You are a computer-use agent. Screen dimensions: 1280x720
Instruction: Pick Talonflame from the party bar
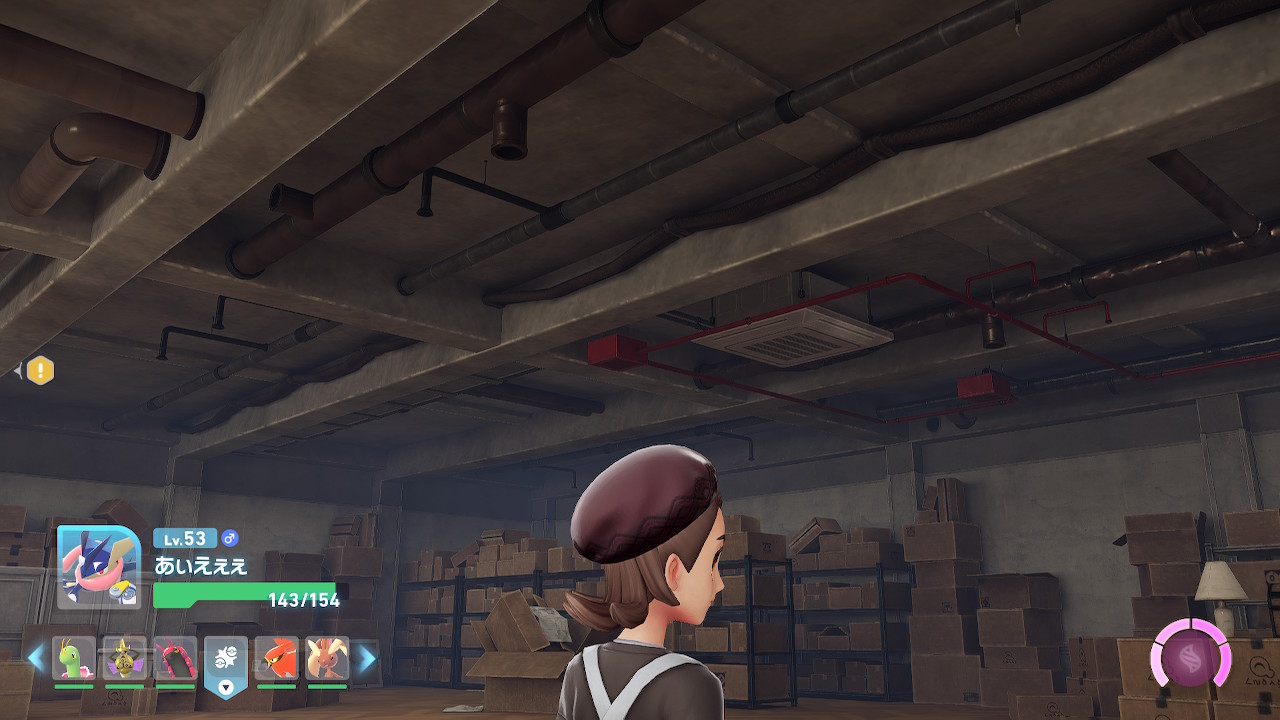click(276, 658)
